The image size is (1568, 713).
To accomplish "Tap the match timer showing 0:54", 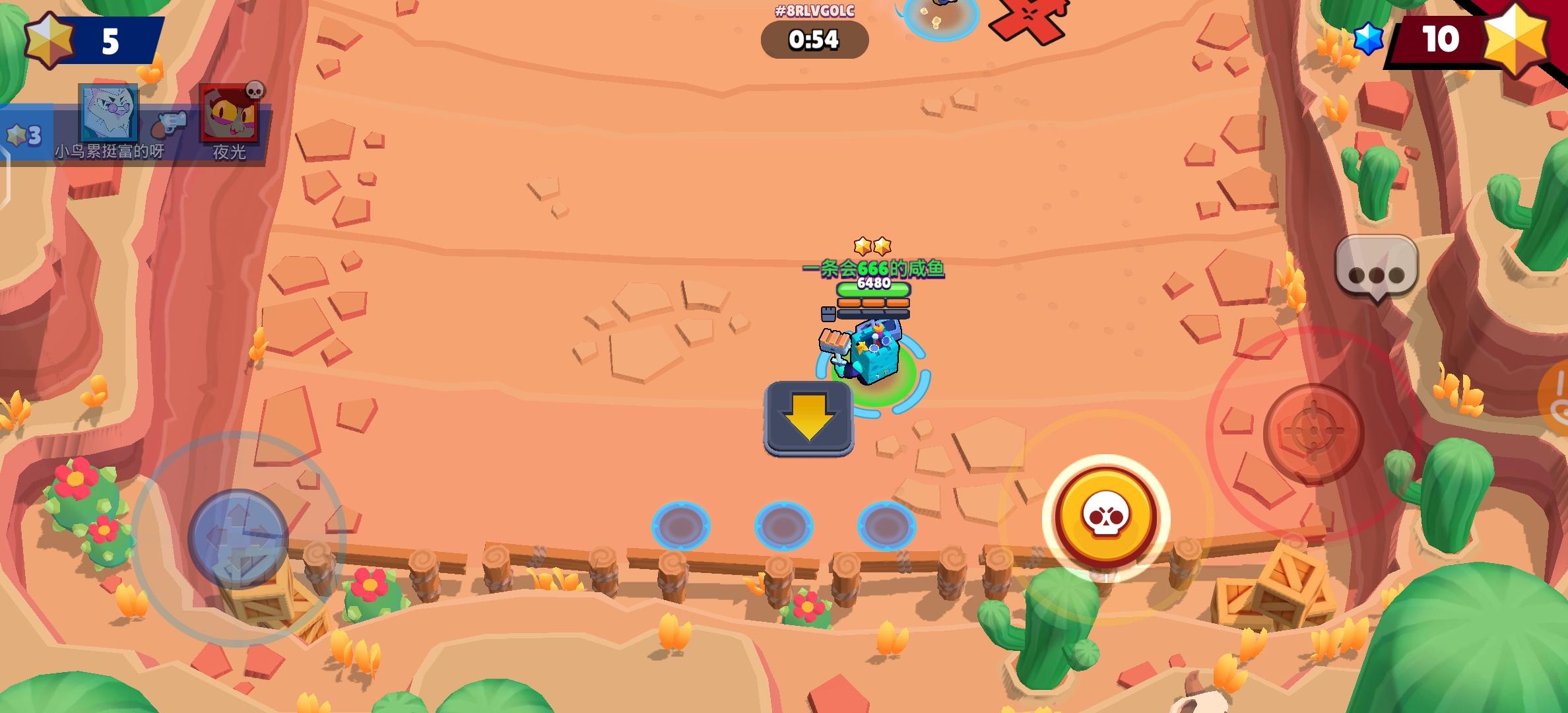I will 814,40.
